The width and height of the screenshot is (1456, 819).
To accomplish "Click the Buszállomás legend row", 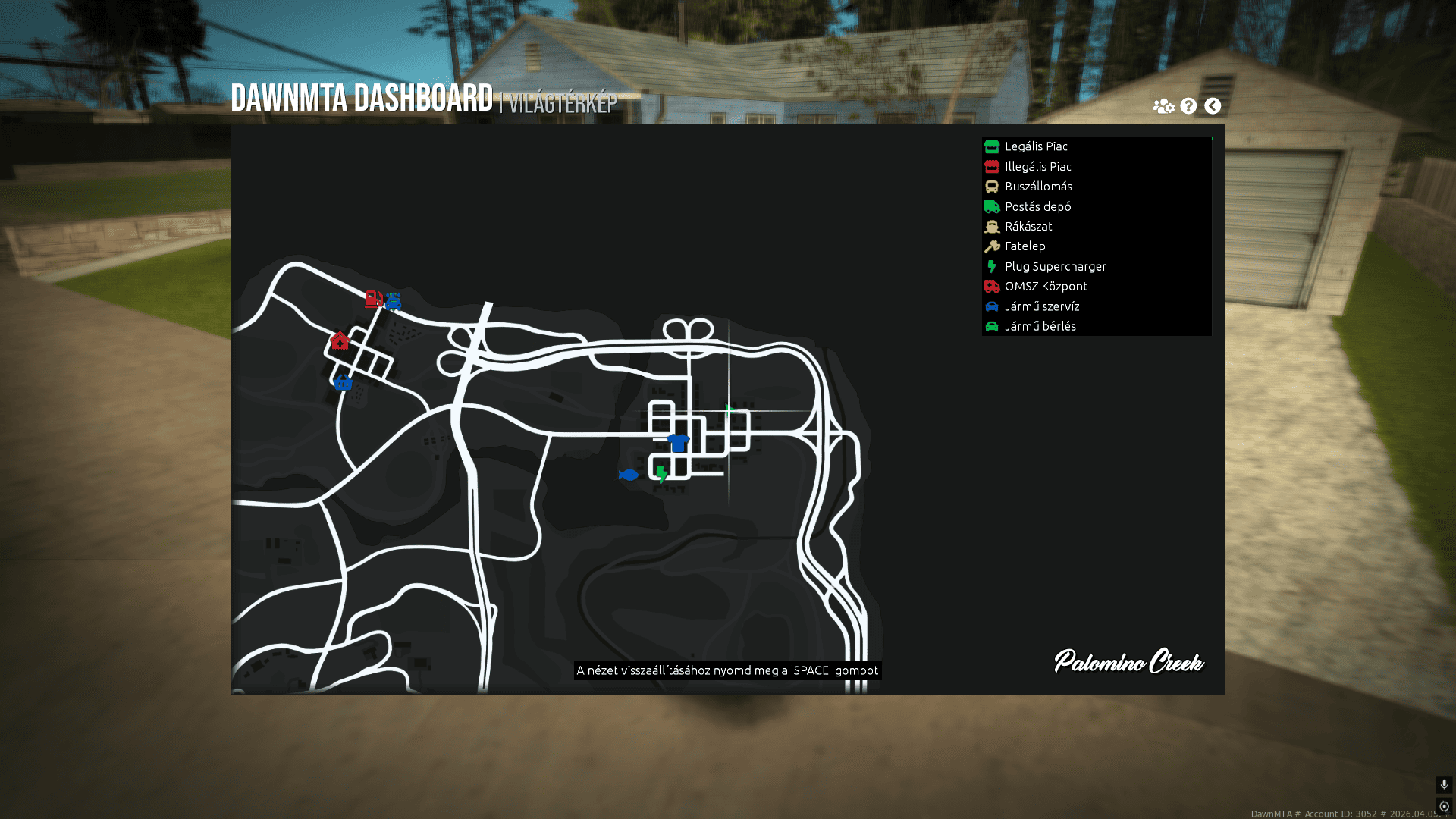I will click(x=1038, y=187).
